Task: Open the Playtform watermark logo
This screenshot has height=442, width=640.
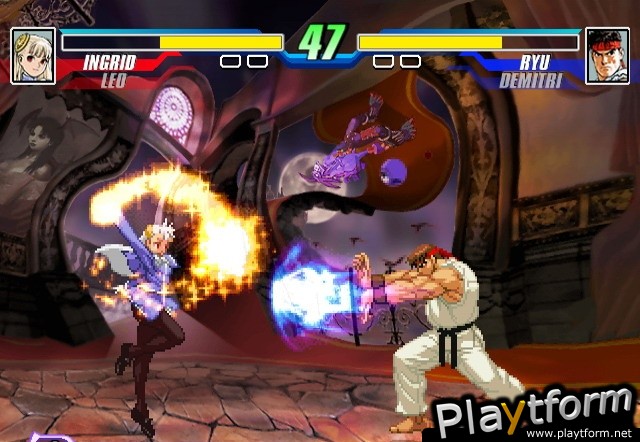Action: [x=530, y=410]
